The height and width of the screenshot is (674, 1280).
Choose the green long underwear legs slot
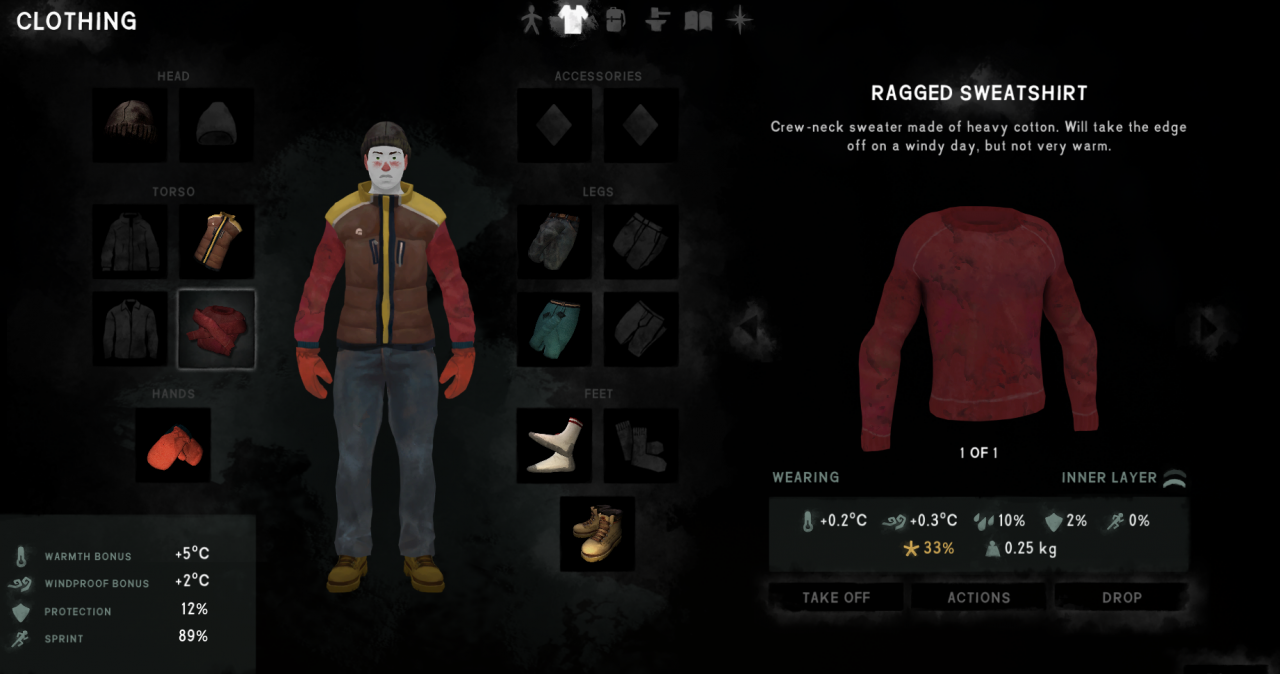(554, 329)
